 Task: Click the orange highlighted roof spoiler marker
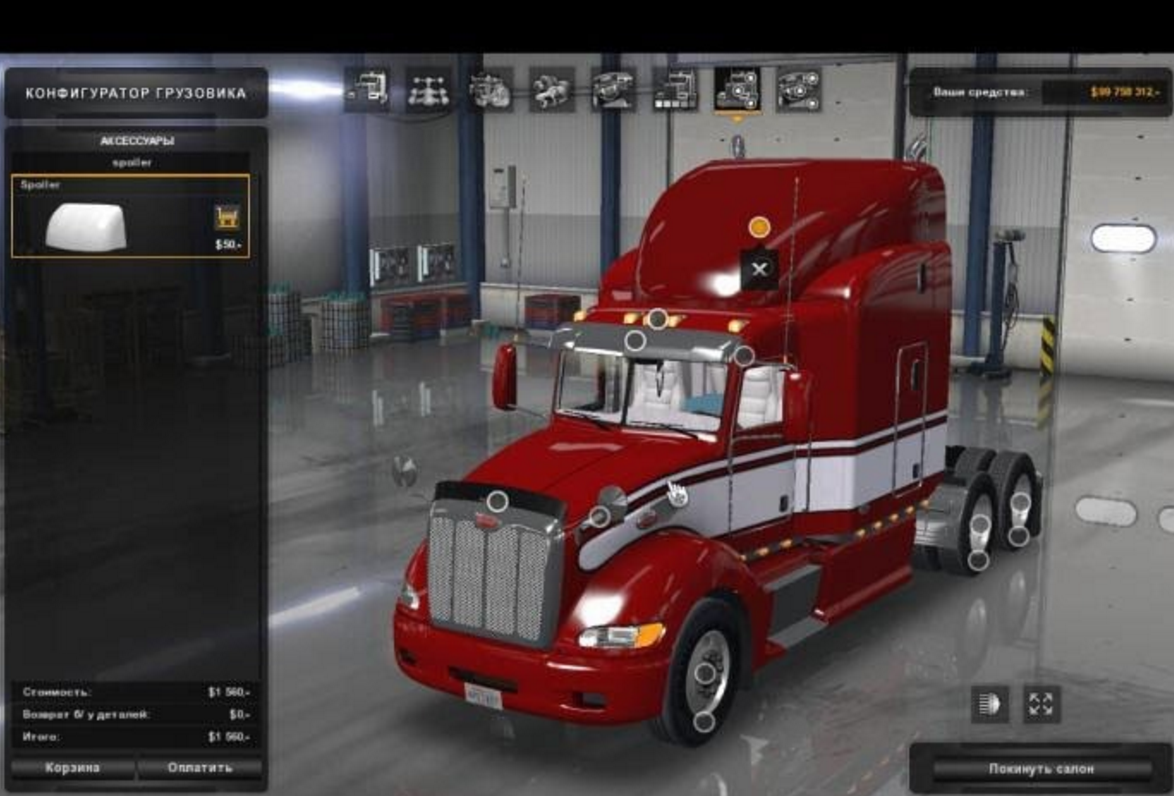click(759, 227)
